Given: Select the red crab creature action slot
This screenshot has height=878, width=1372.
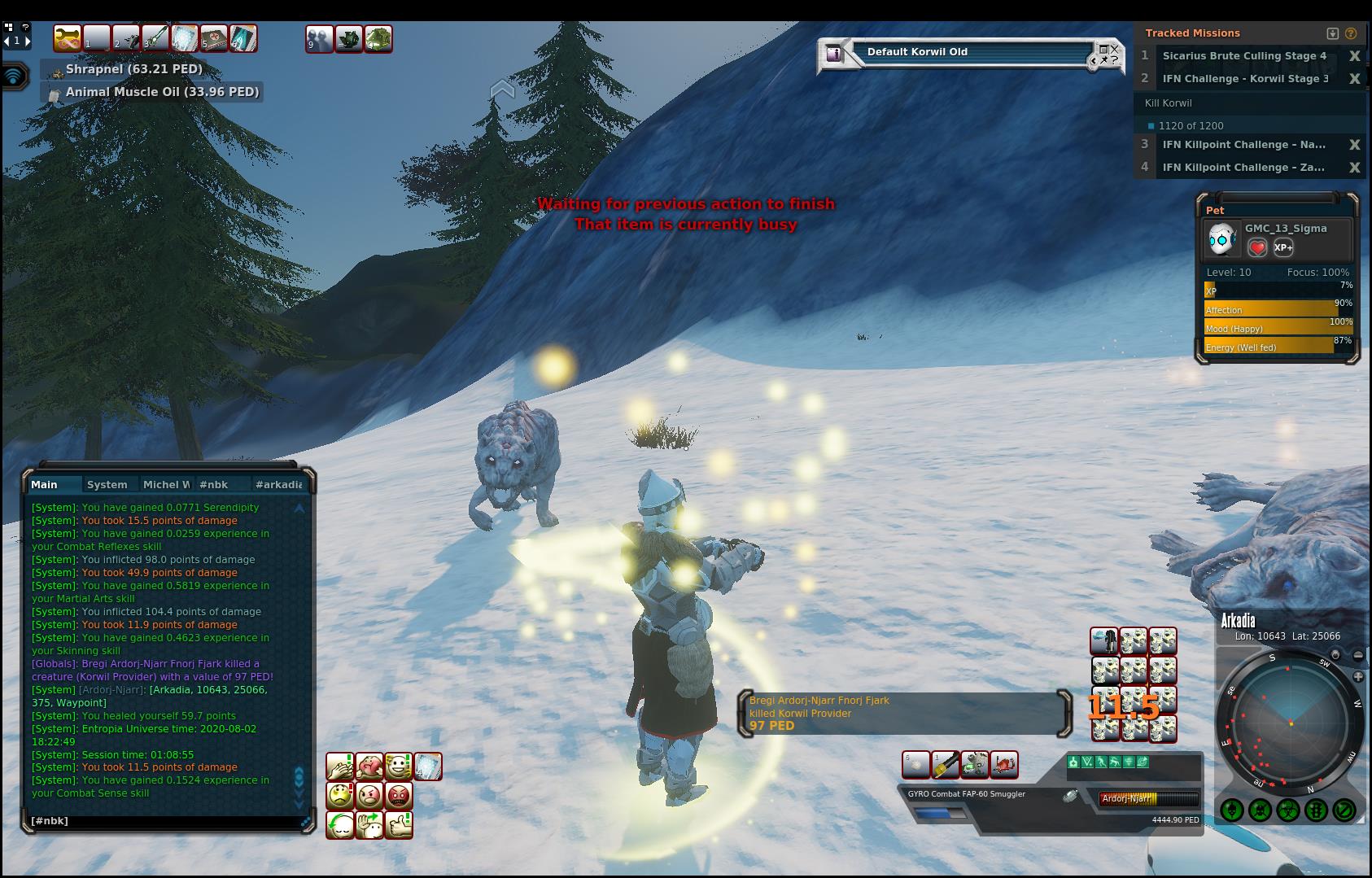Looking at the screenshot, I should [x=1004, y=765].
